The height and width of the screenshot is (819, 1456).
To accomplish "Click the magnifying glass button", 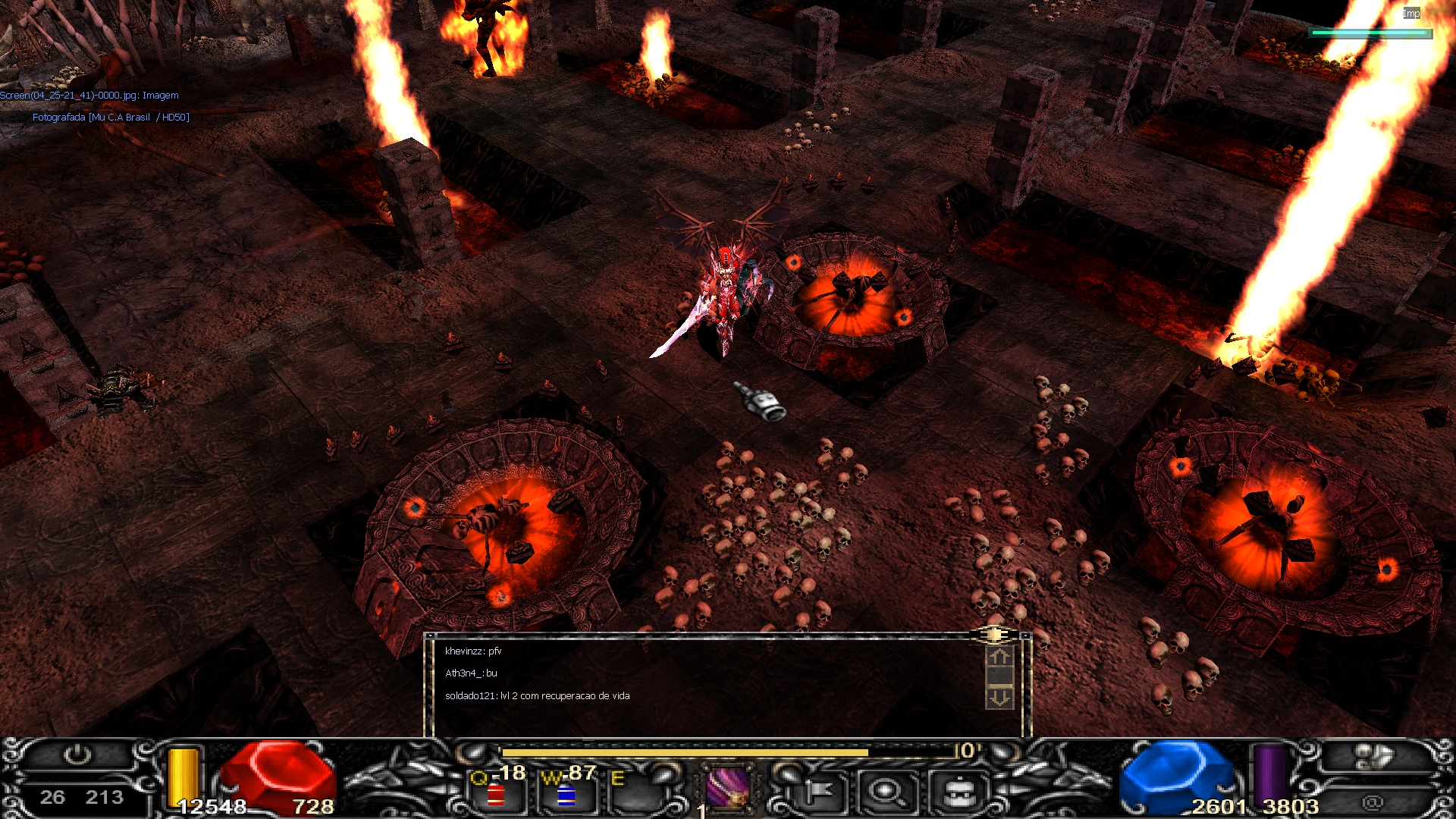I will [x=885, y=792].
